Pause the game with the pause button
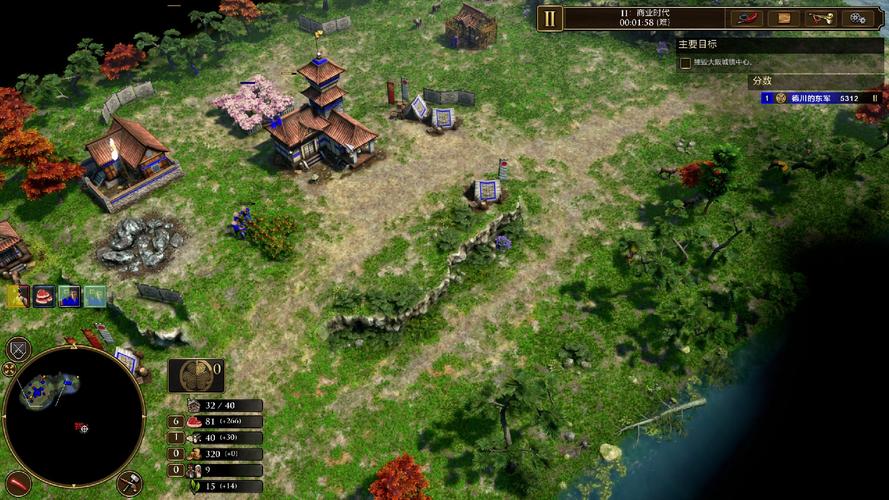The height and width of the screenshot is (500, 889). 551,17
